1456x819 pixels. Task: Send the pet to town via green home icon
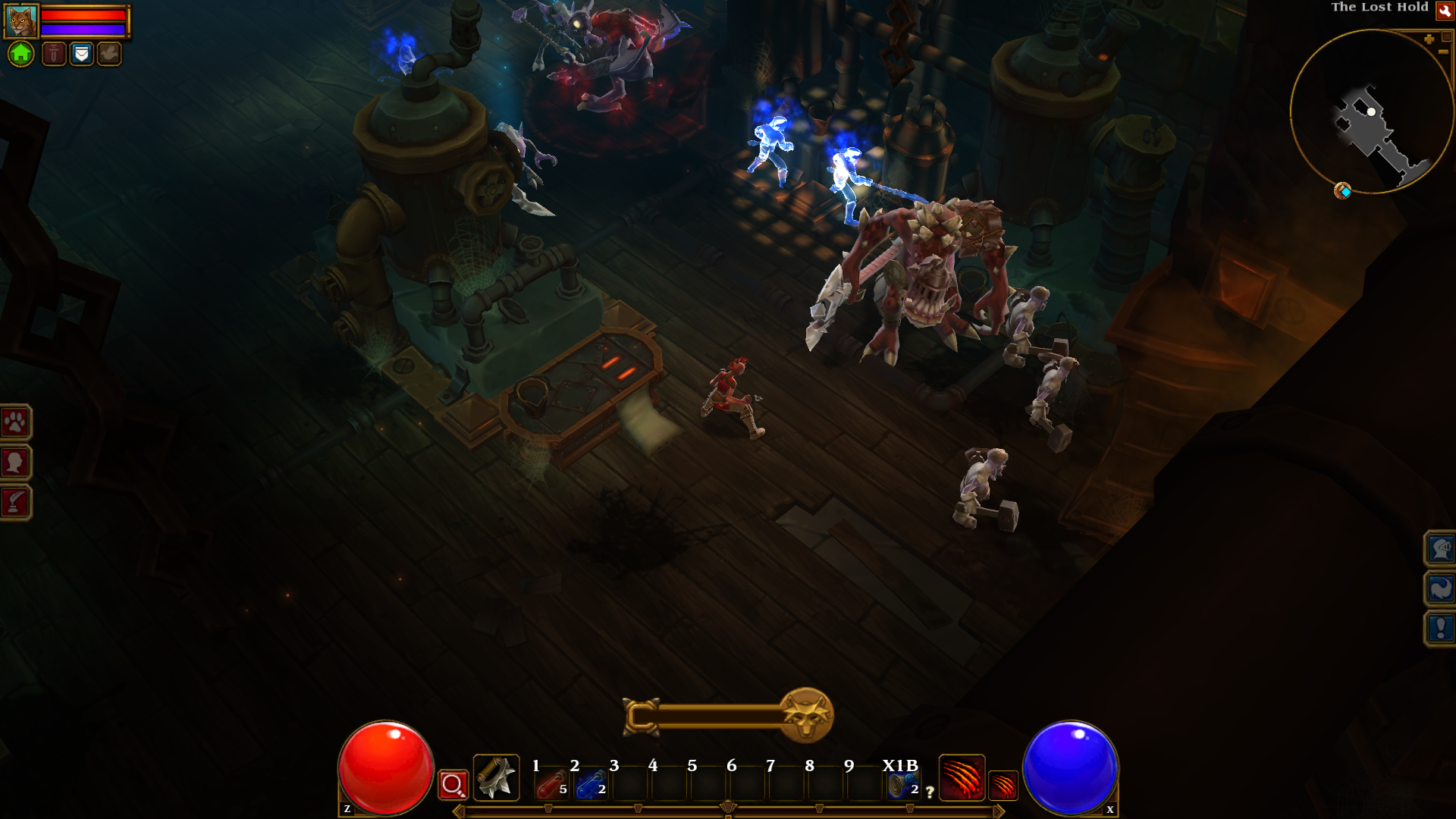21,54
